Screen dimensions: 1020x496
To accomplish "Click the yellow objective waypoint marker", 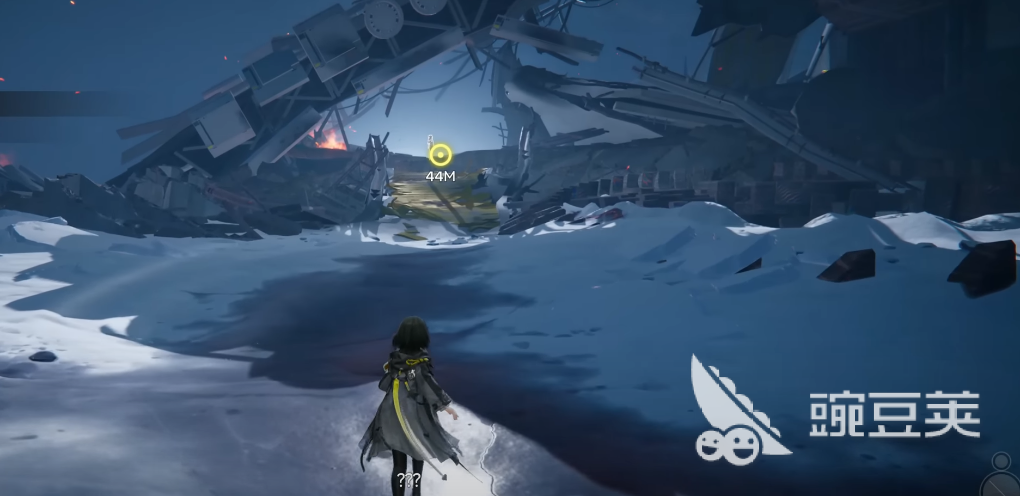I will (440, 155).
